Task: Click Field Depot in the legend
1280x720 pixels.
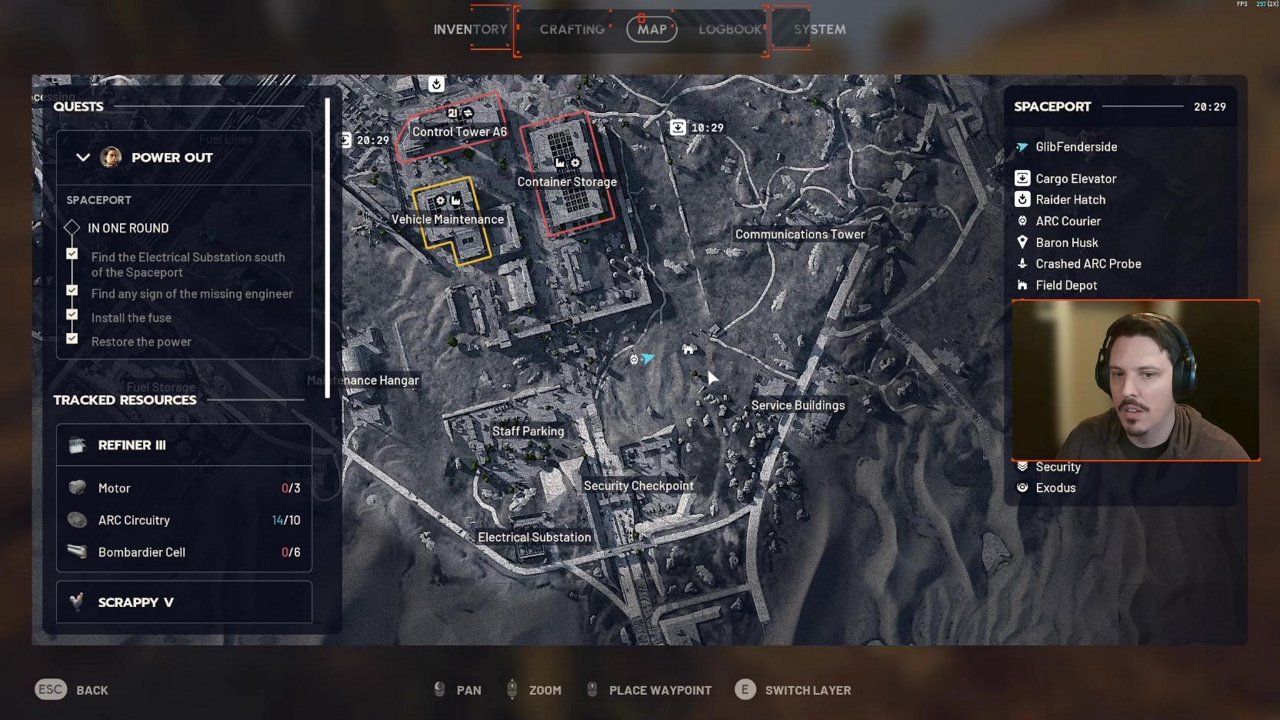Action: coord(1065,285)
